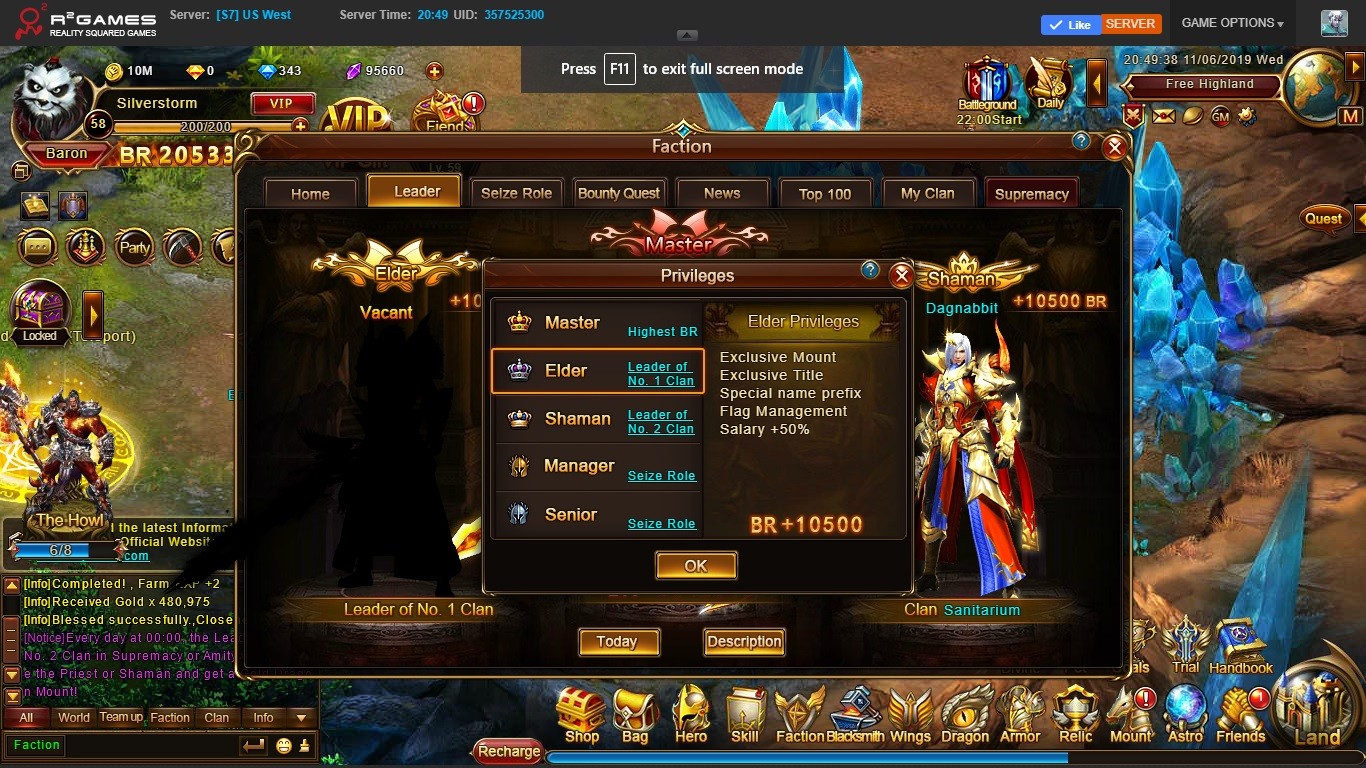
Task: Switch to the Home tab
Action: point(310,194)
